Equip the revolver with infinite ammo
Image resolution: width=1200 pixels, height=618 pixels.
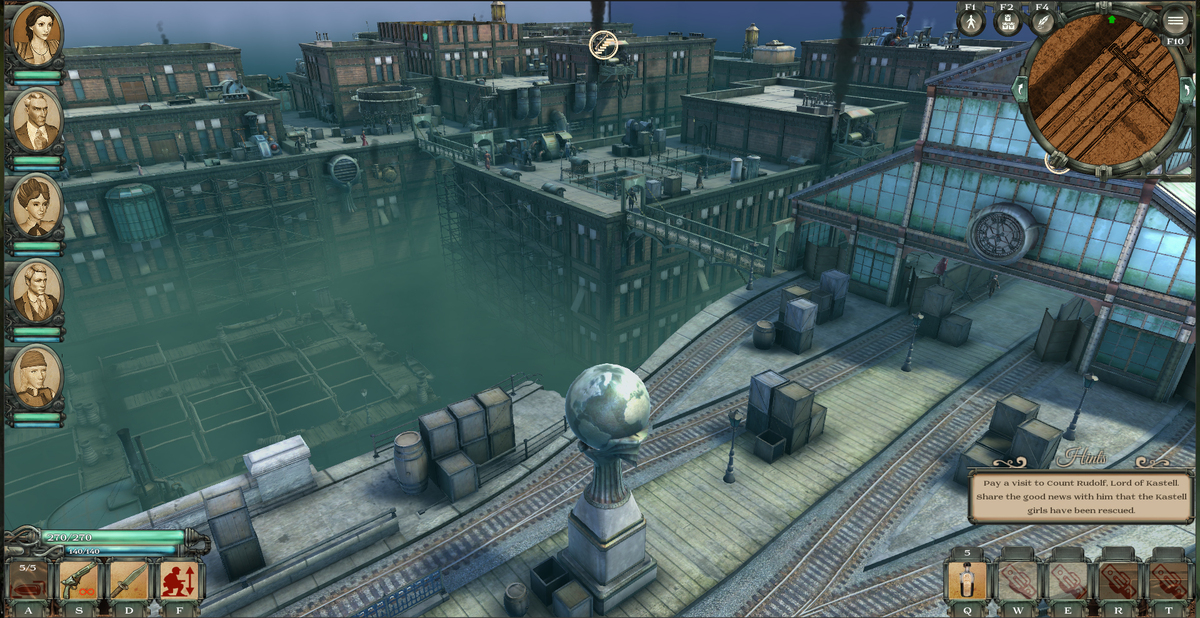[x=78, y=581]
